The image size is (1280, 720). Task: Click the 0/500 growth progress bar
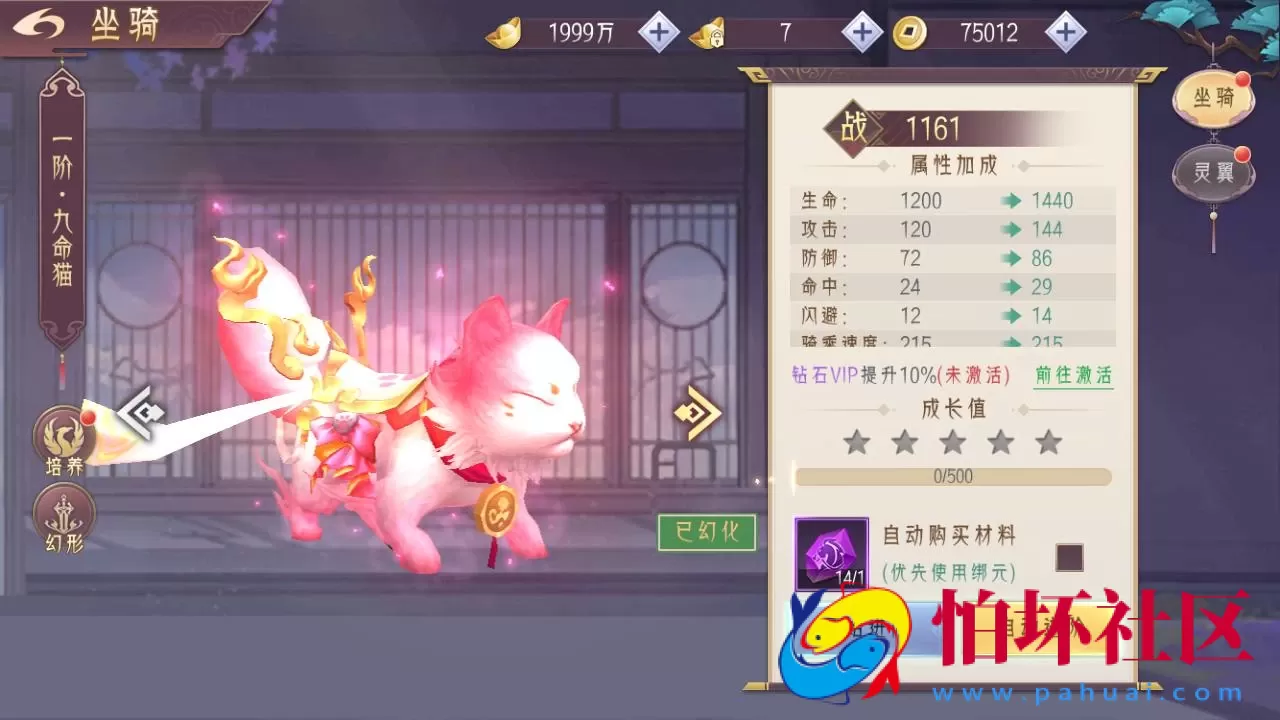click(x=951, y=477)
